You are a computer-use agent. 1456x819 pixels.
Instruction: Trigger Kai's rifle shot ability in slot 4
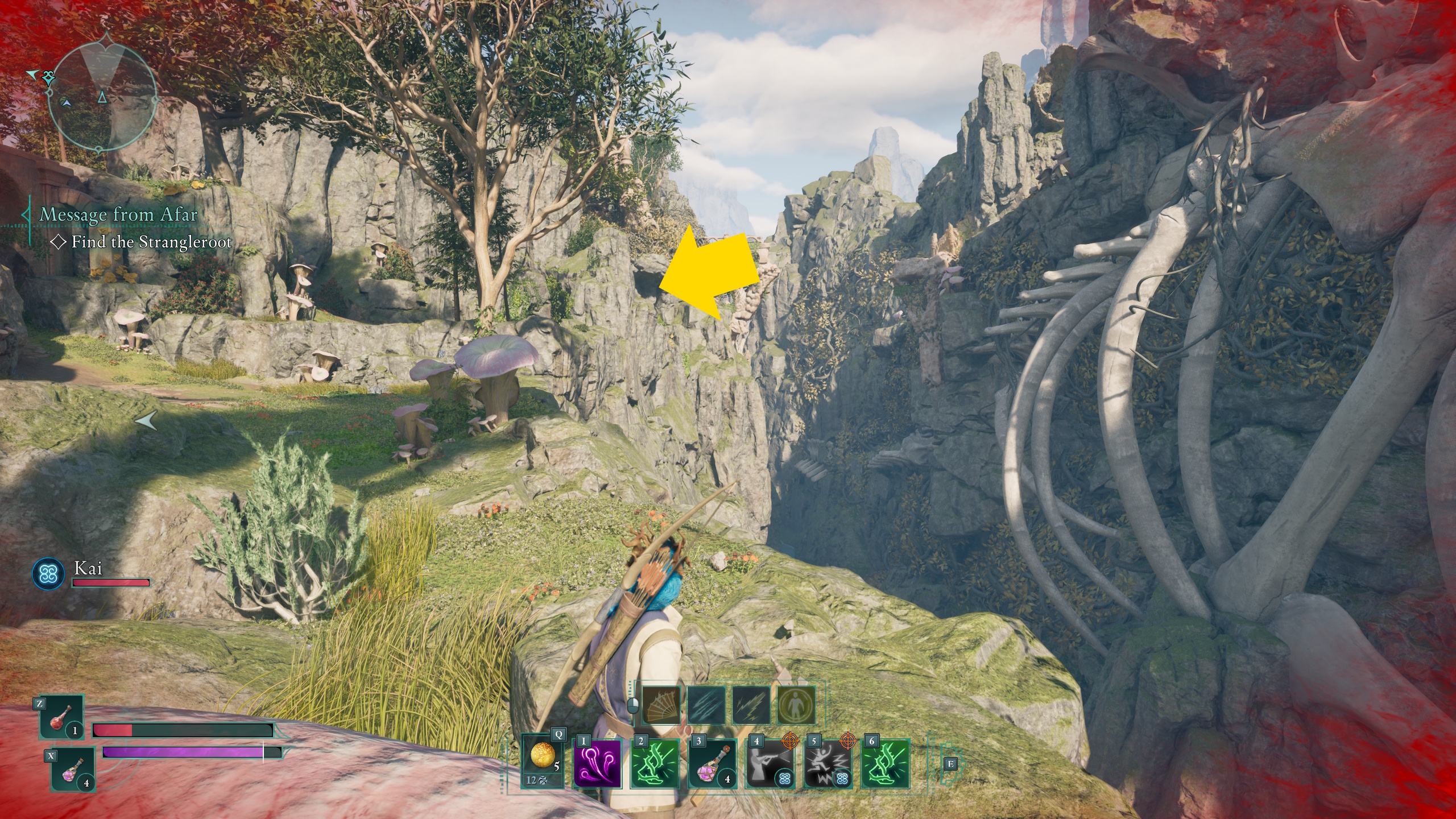pos(770,764)
